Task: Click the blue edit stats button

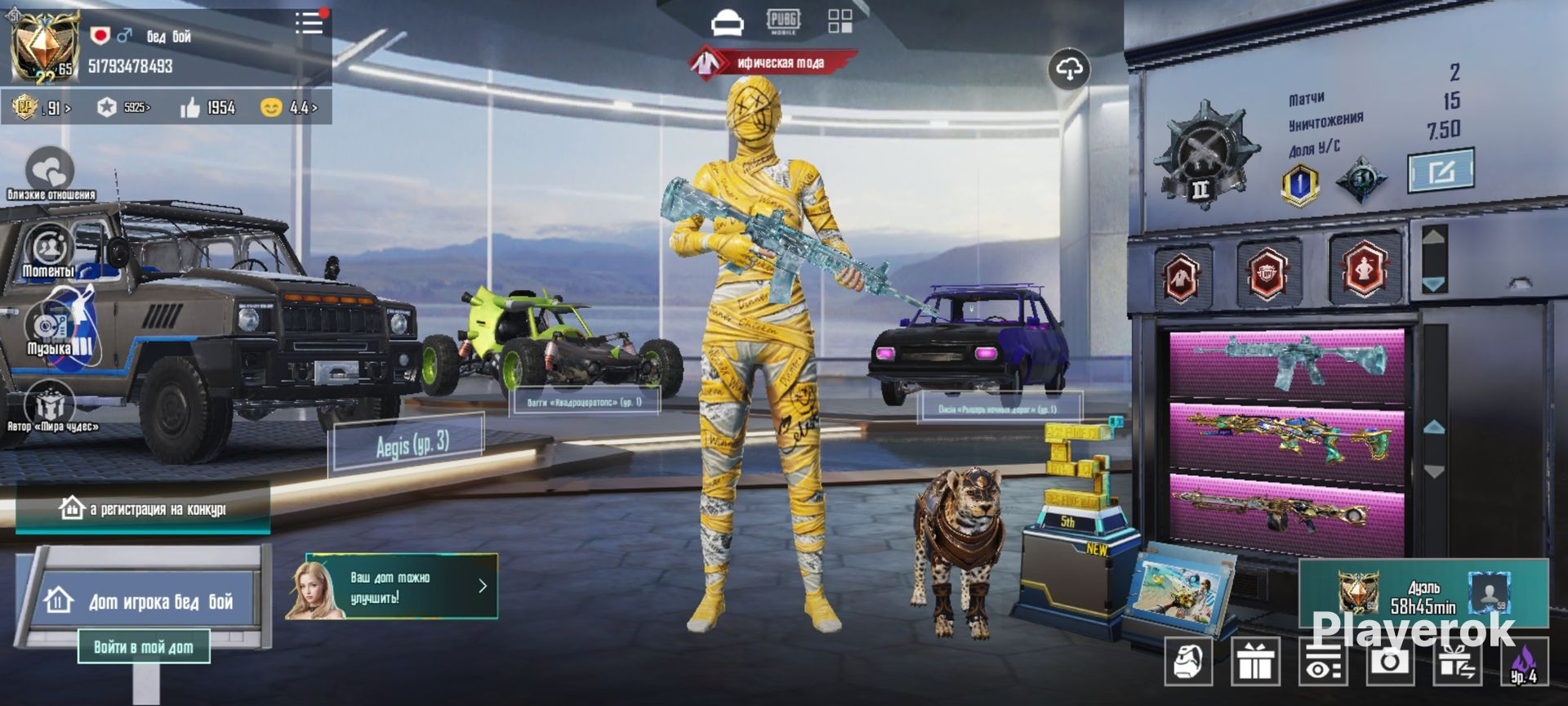Action: point(1441,171)
